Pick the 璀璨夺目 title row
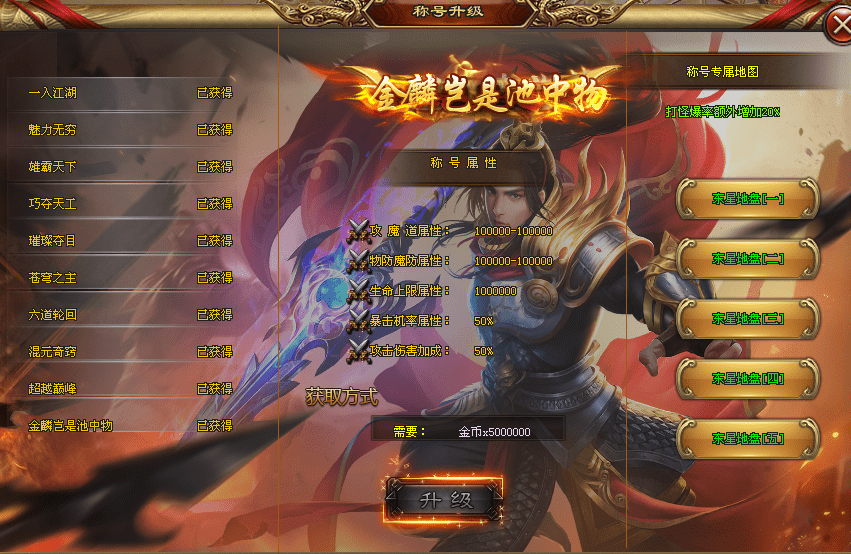Viewport: 851px width, 554px height. click(130, 241)
